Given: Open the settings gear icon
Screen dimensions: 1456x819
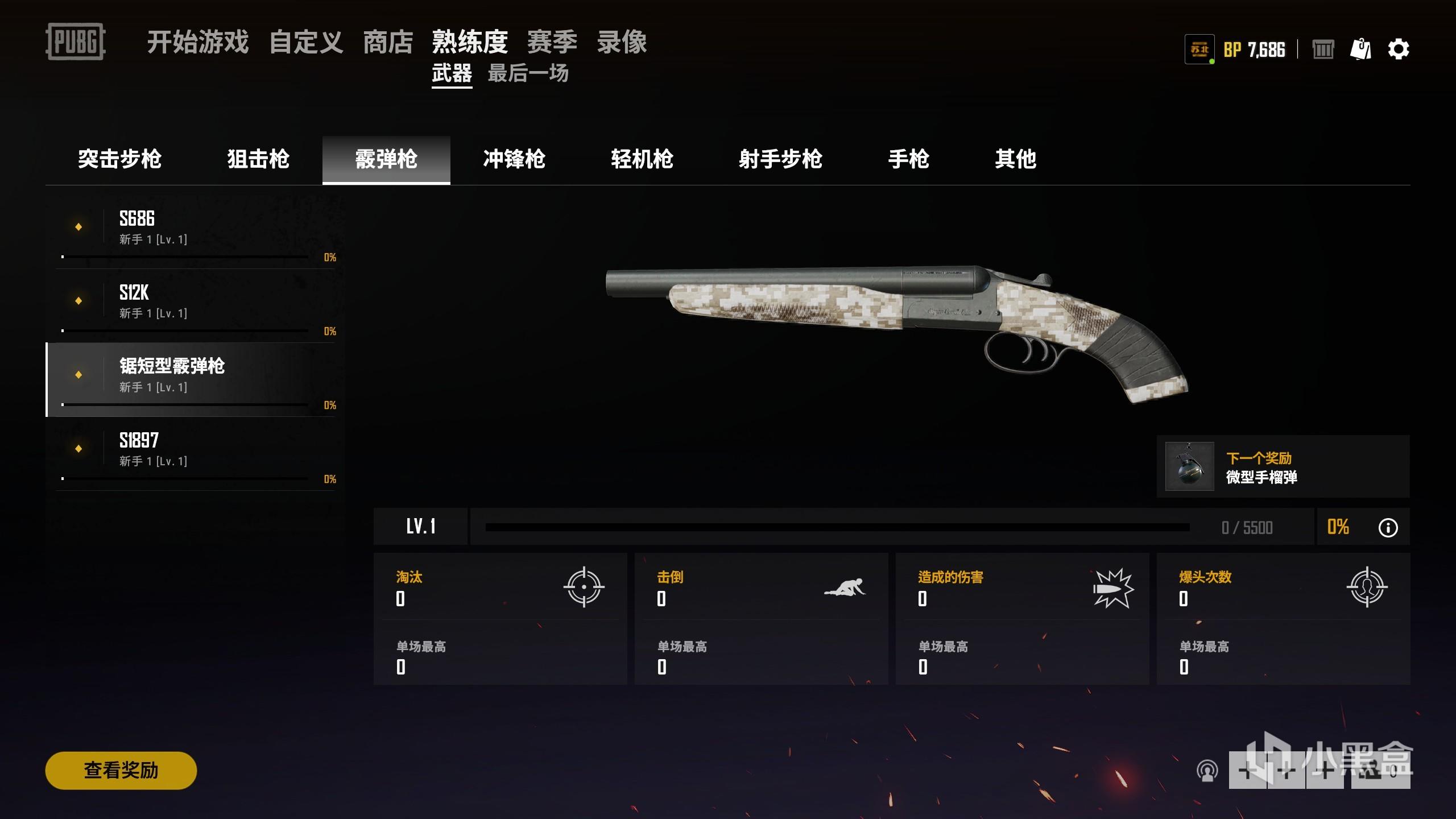Looking at the screenshot, I should click(x=1399, y=49).
